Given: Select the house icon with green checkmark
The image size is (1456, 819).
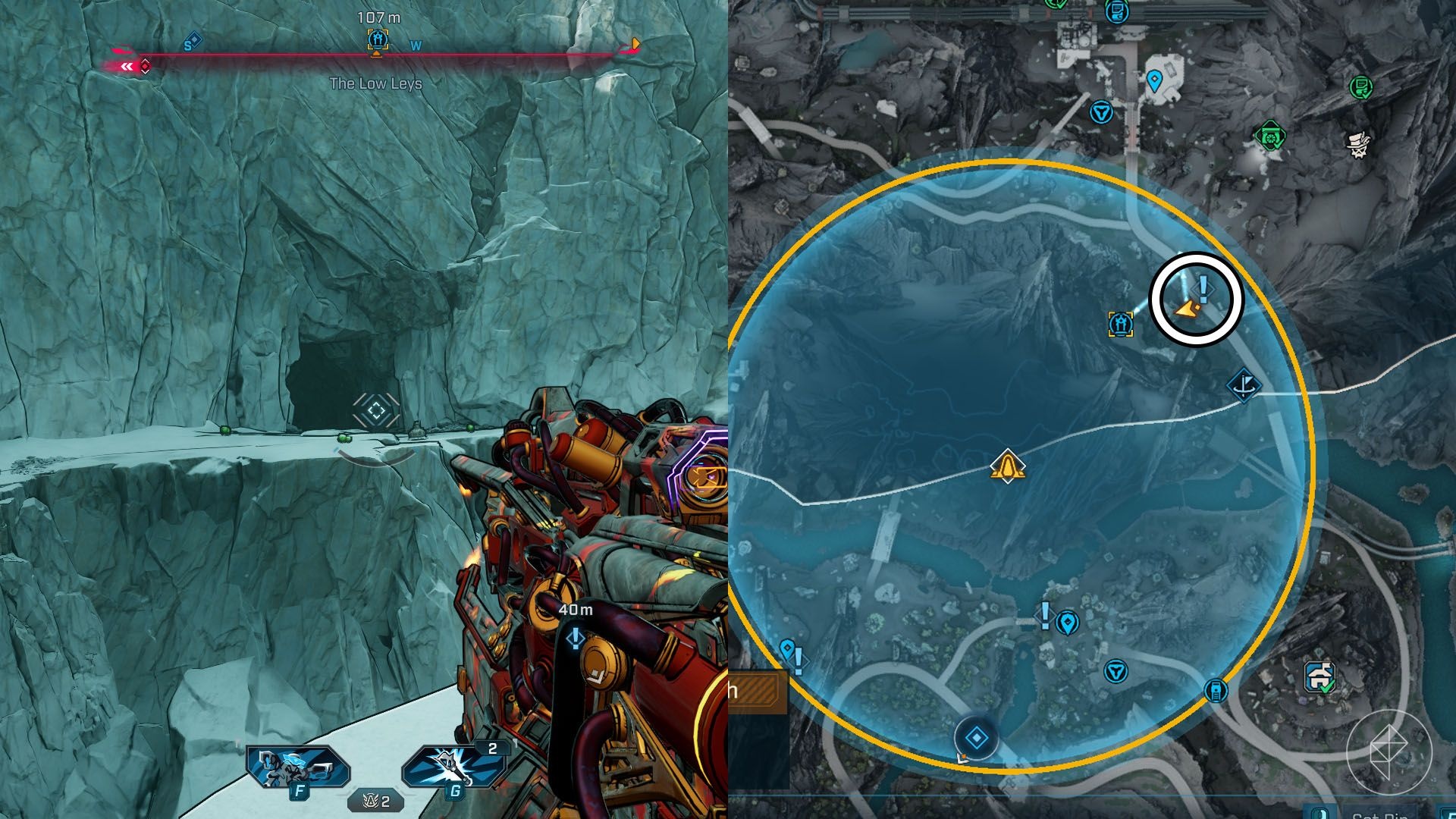Looking at the screenshot, I should coord(1320,676).
